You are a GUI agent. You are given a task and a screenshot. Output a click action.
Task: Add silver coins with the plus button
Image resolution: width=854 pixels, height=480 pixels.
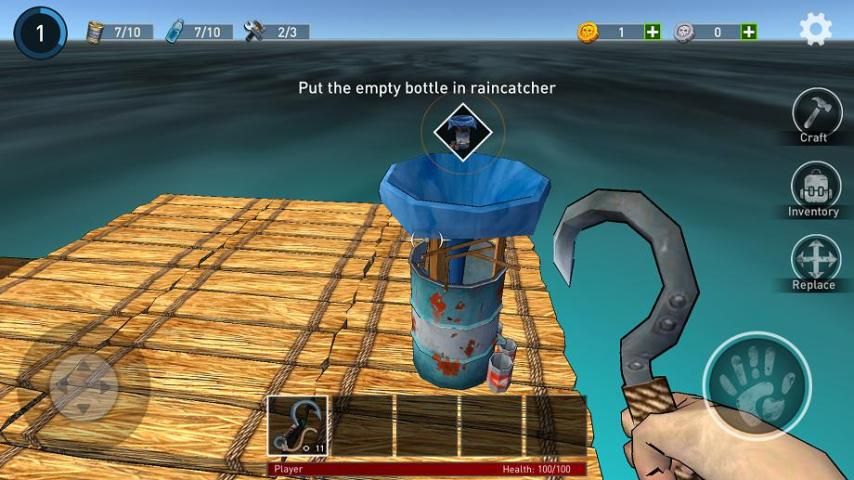click(748, 32)
